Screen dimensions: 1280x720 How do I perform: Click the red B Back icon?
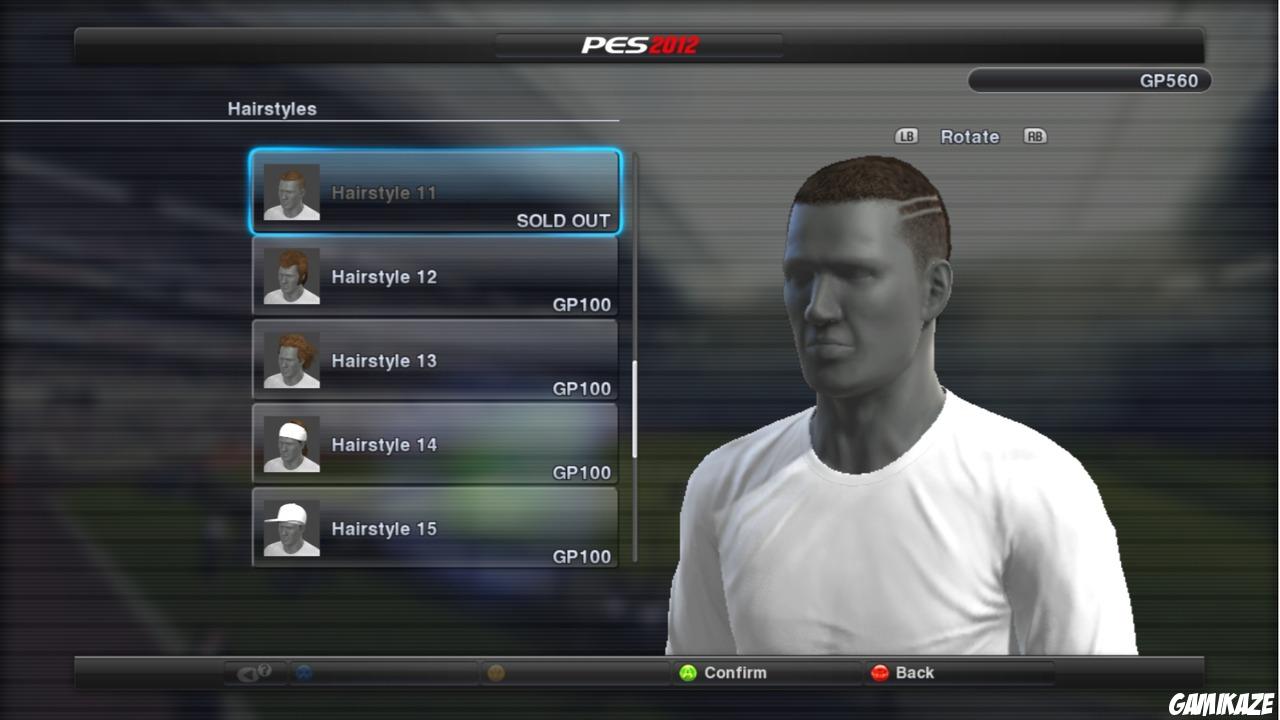pos(879,673)
